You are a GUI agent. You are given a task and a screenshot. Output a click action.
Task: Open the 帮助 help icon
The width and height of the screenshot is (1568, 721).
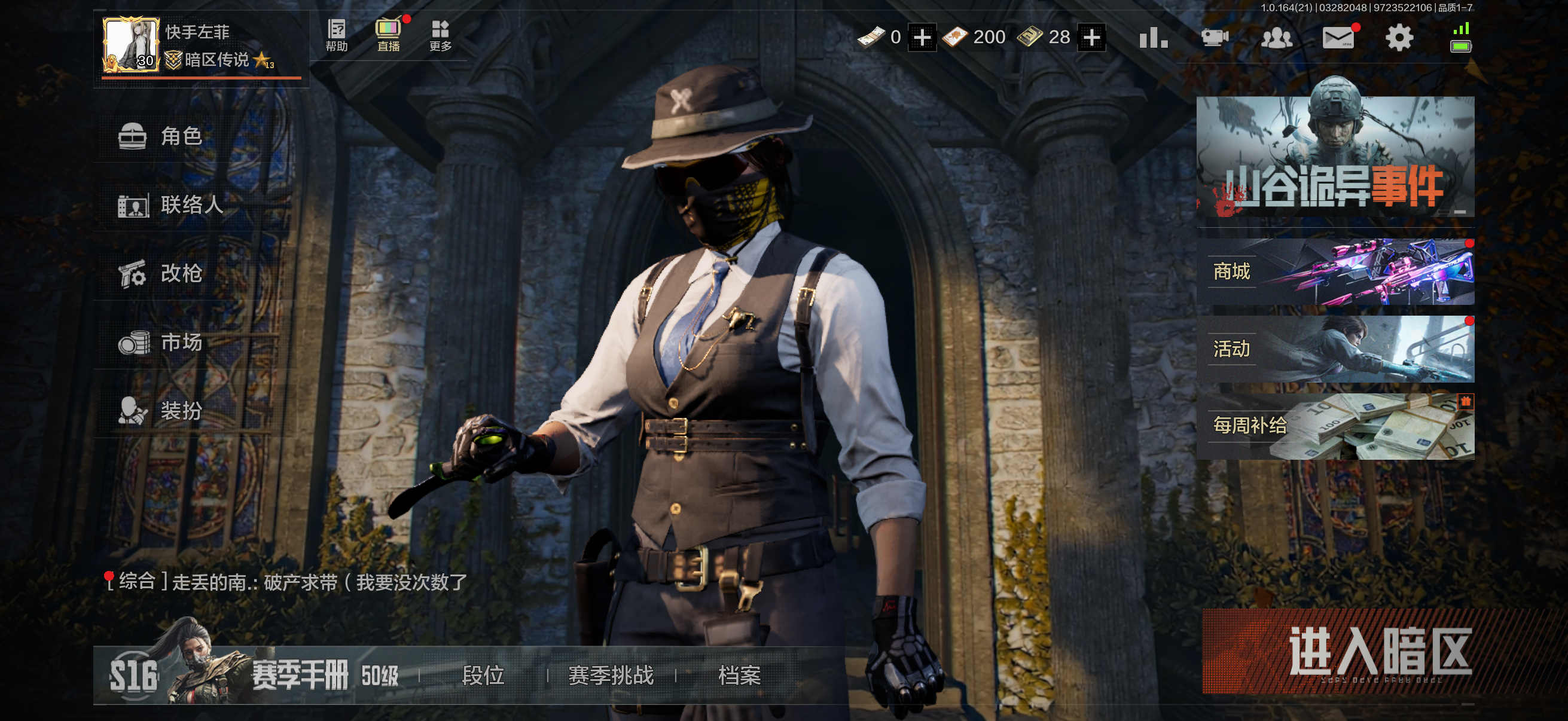(x=336, y=35)
